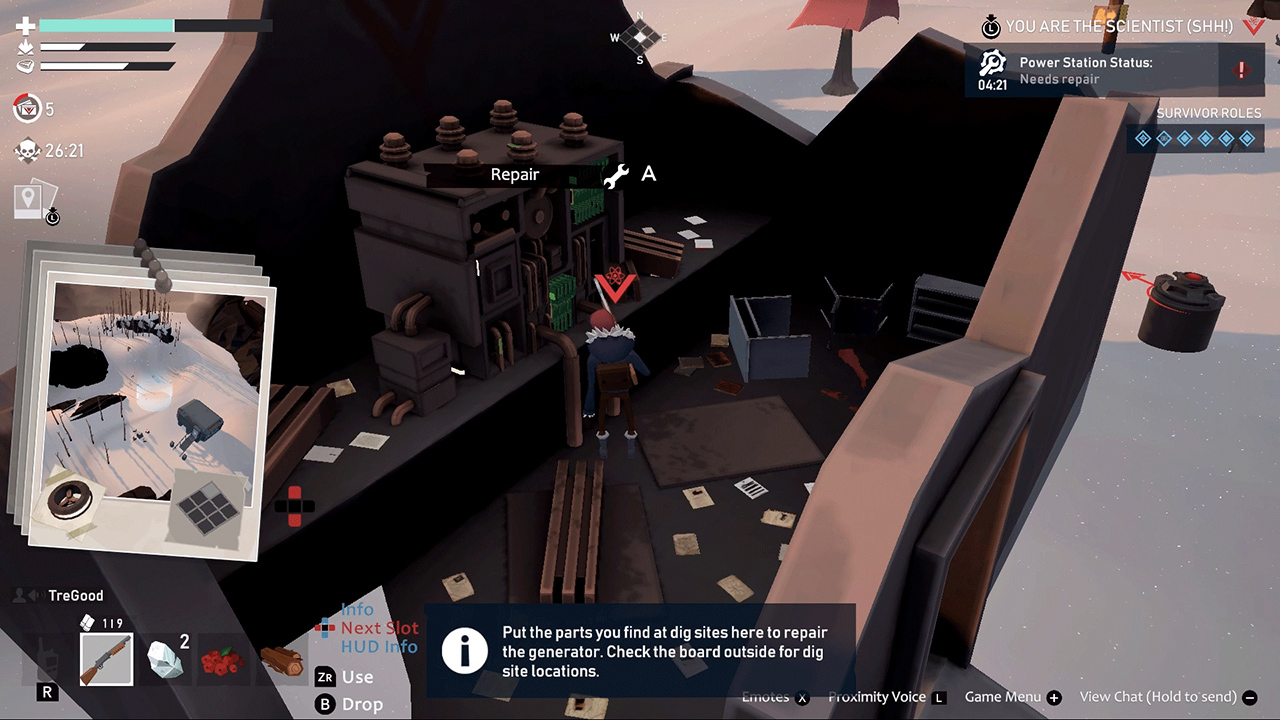Click the wrench icon beside the Repair prompt
Screen dimensions: 1280x720
(618, 174)
